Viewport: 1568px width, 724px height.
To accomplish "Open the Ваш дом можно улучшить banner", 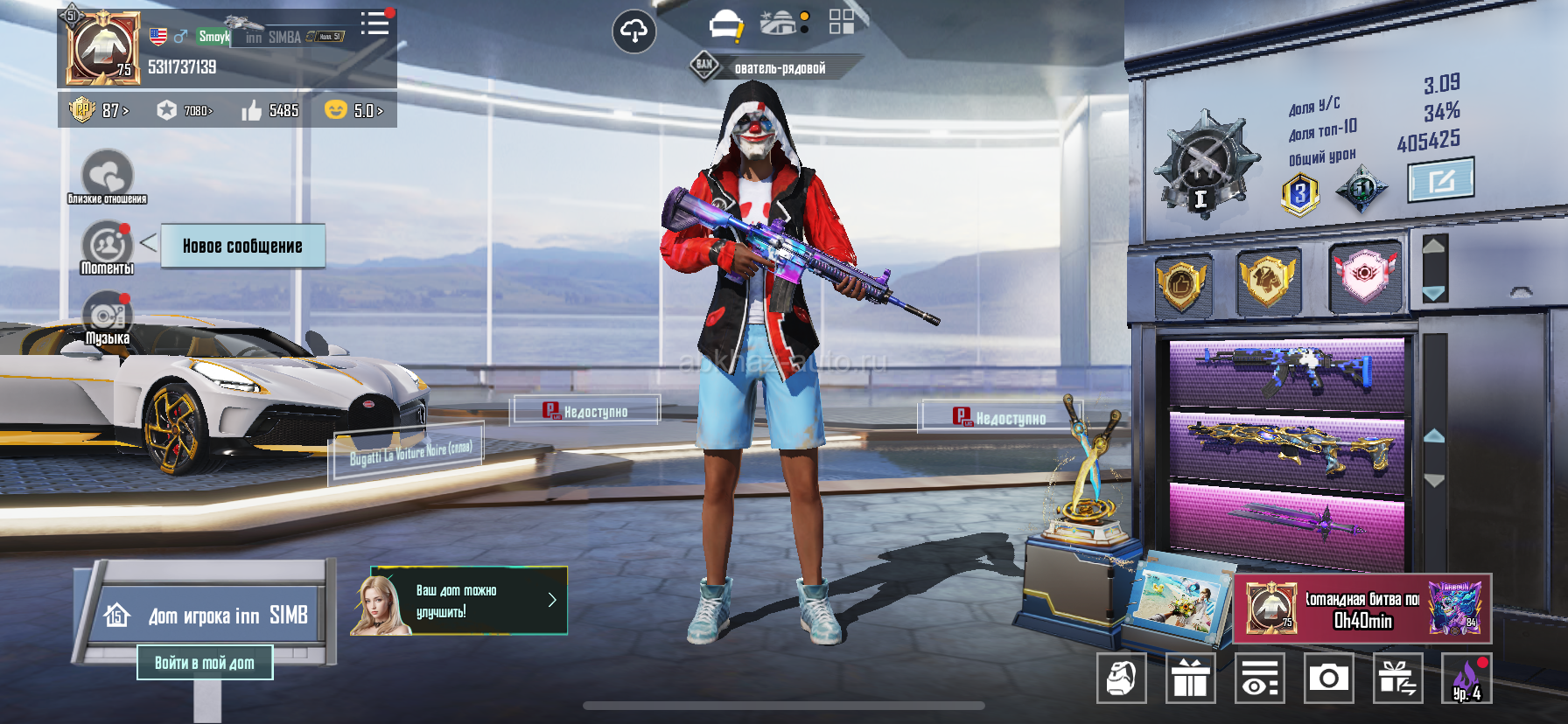I will point(458,601).
